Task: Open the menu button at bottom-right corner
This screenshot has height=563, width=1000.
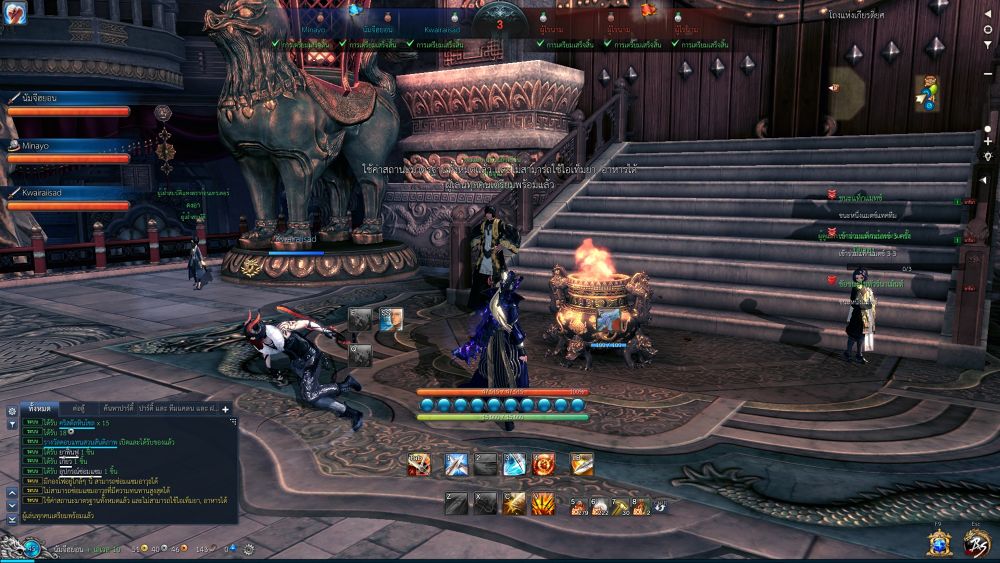Action: click(x=976, y=542)
